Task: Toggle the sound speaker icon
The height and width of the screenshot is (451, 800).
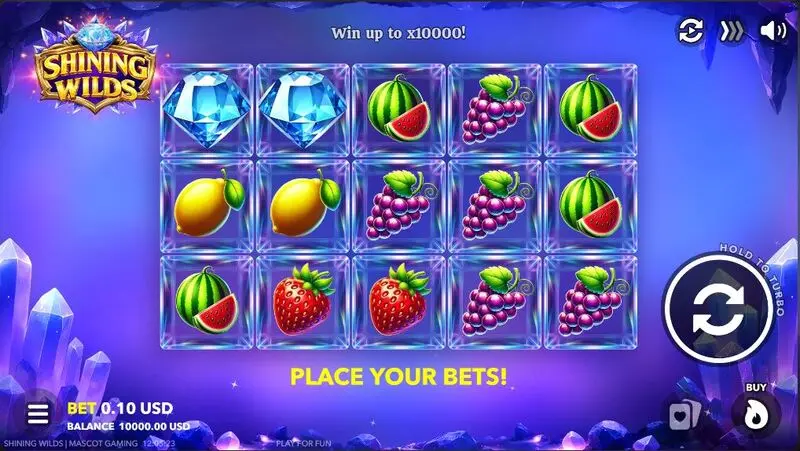Action: pos(772,31)
